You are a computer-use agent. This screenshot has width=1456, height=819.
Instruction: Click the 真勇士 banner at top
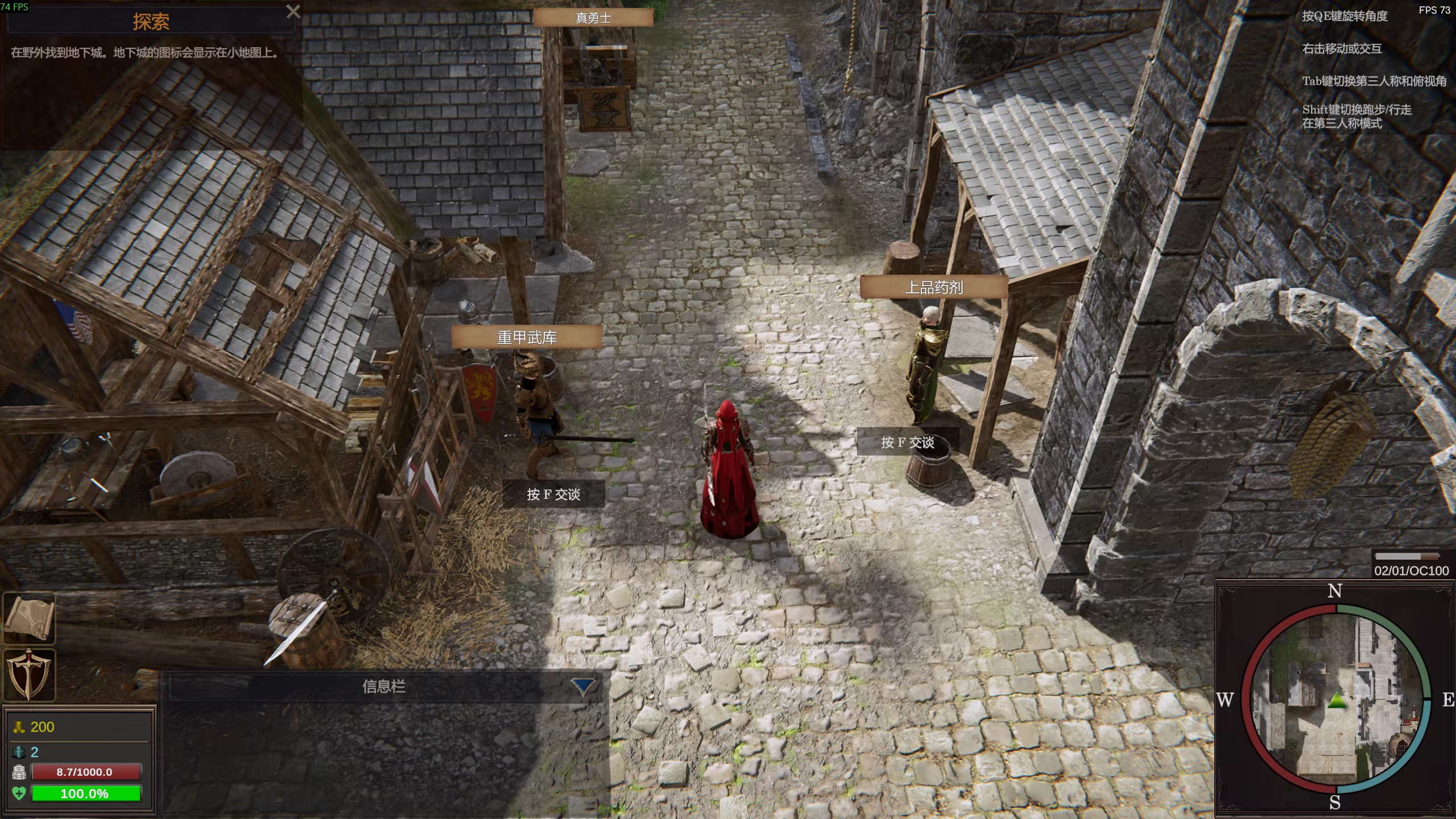pos(593,18)
